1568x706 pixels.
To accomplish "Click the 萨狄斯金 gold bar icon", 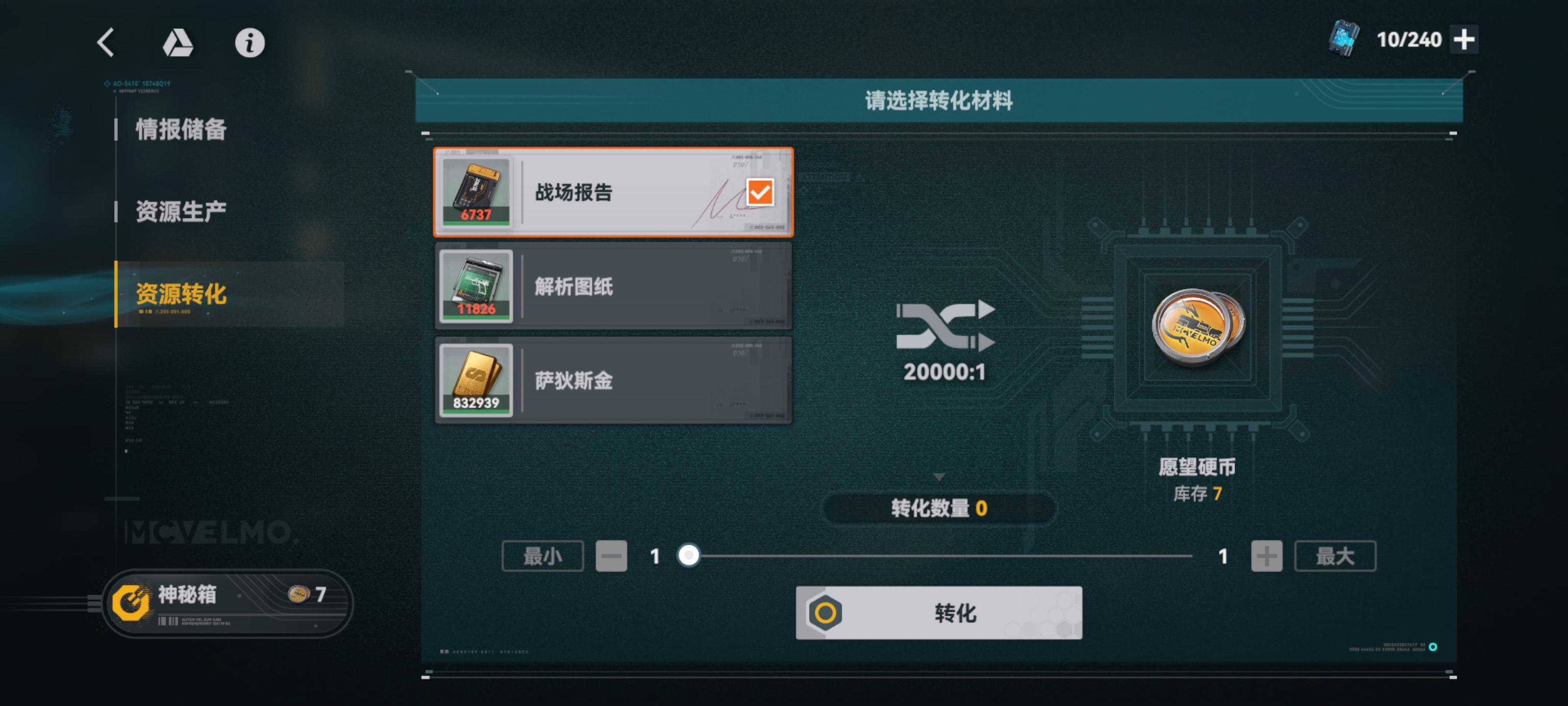I will point(477,379).
